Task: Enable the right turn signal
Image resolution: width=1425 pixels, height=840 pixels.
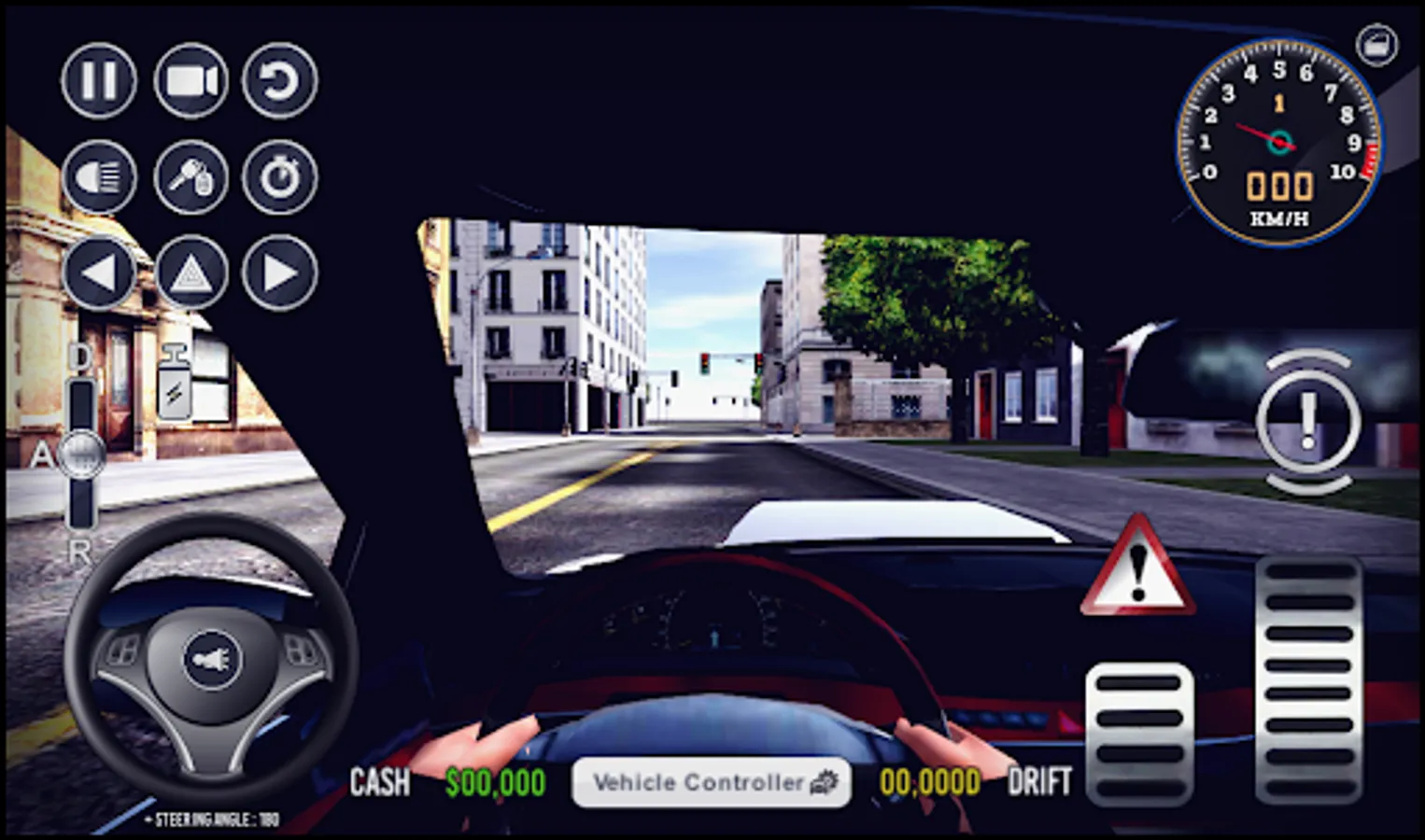Action: pos(277,273)
